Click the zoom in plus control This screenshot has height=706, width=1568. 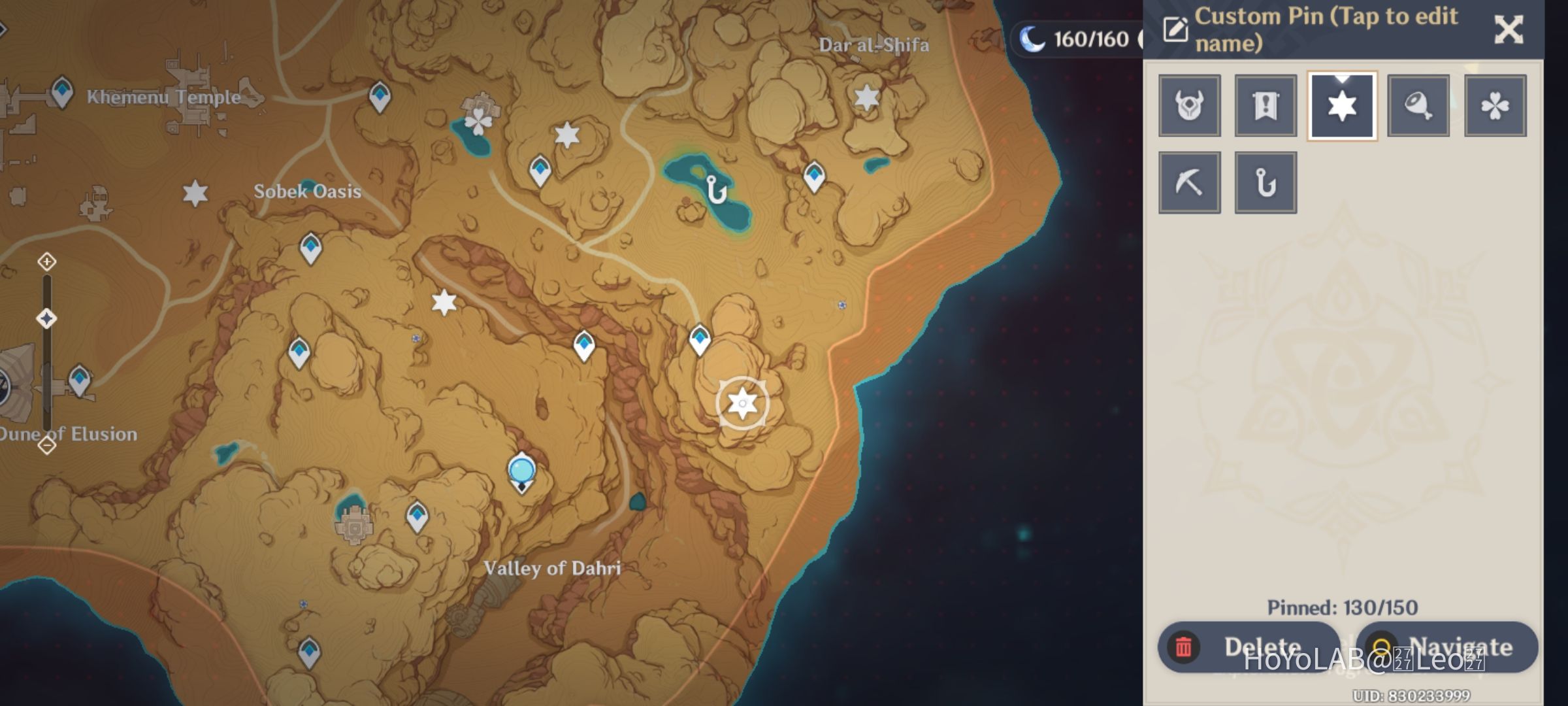point(46,262)
